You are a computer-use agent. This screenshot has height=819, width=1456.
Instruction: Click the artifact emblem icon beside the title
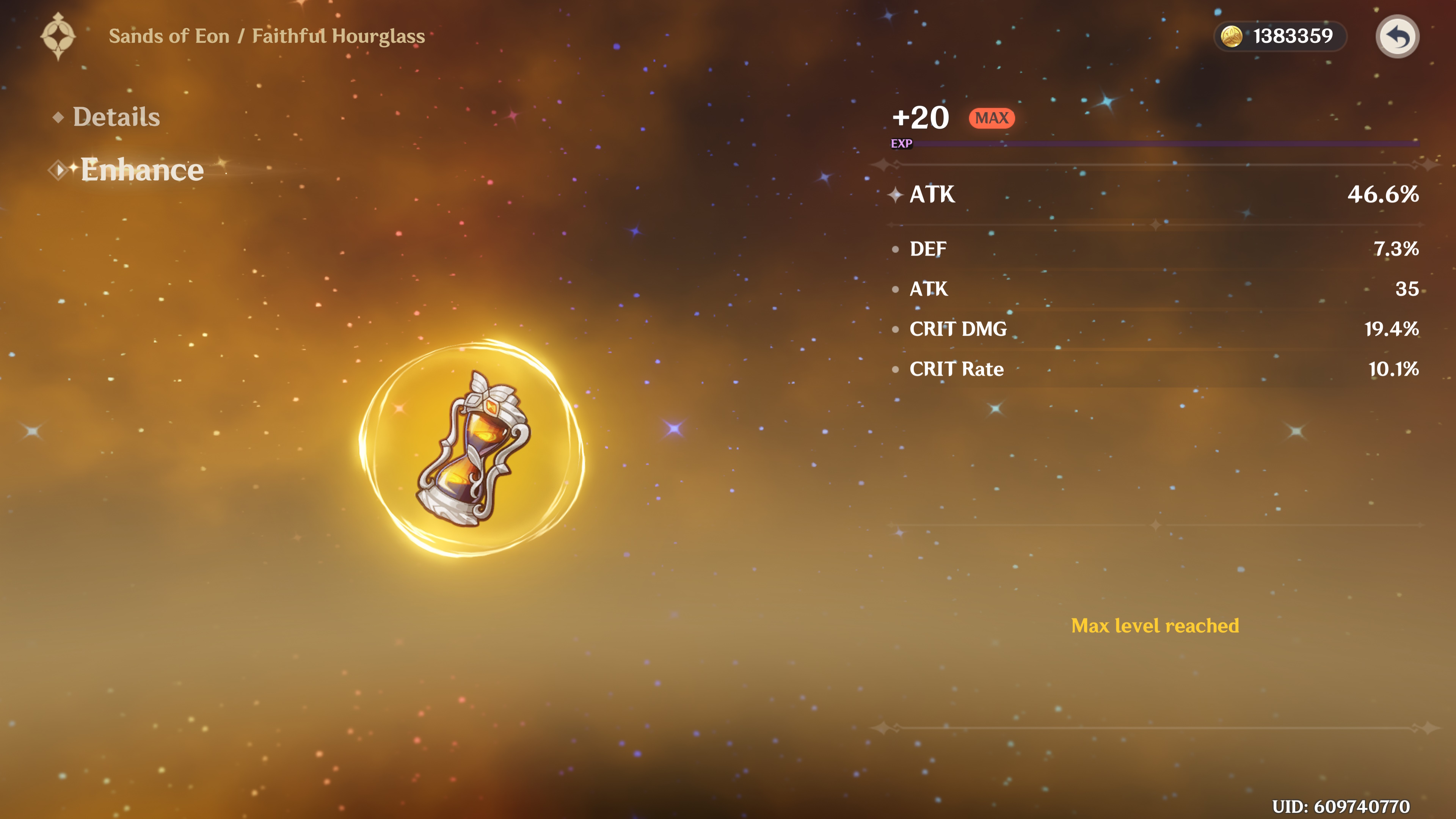click(x=58, y=36)
